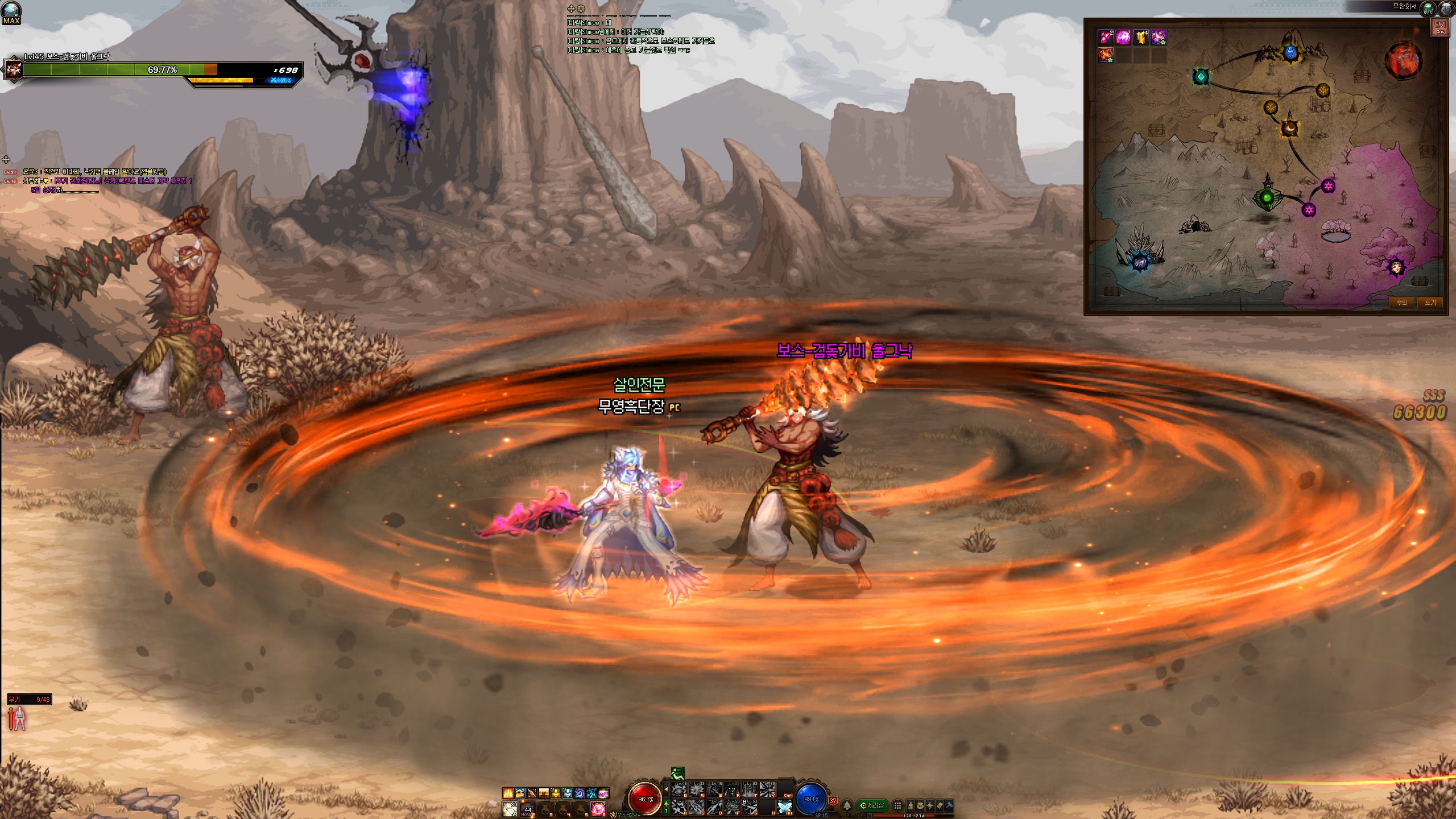Click the girl portrait map node
This screenshot has width=1456, height=819.
(x=1396, y=267)
